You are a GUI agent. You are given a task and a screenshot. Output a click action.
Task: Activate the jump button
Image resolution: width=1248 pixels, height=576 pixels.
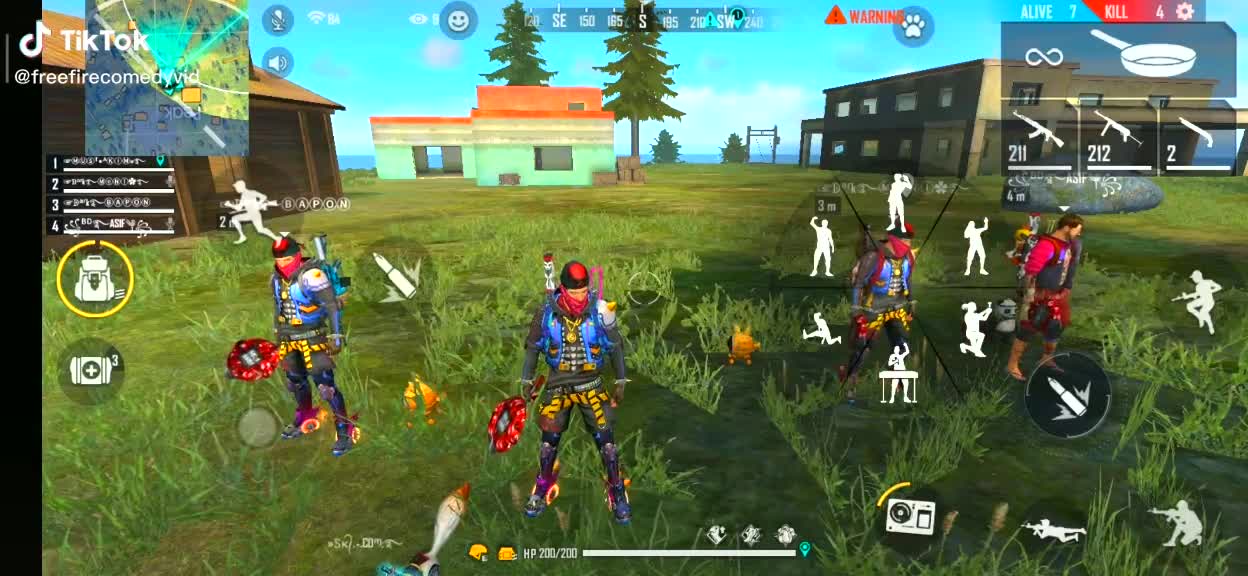(x=1199, y=301)
